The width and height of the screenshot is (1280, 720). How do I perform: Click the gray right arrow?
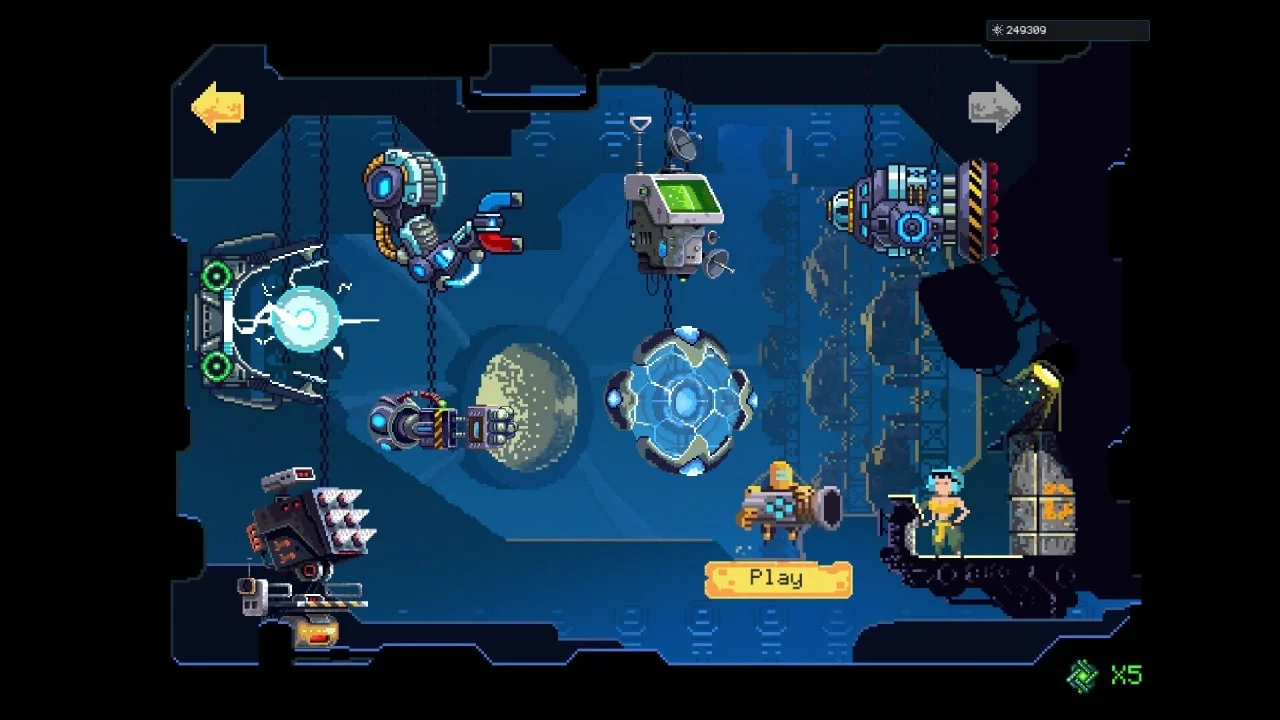point(994,108)
